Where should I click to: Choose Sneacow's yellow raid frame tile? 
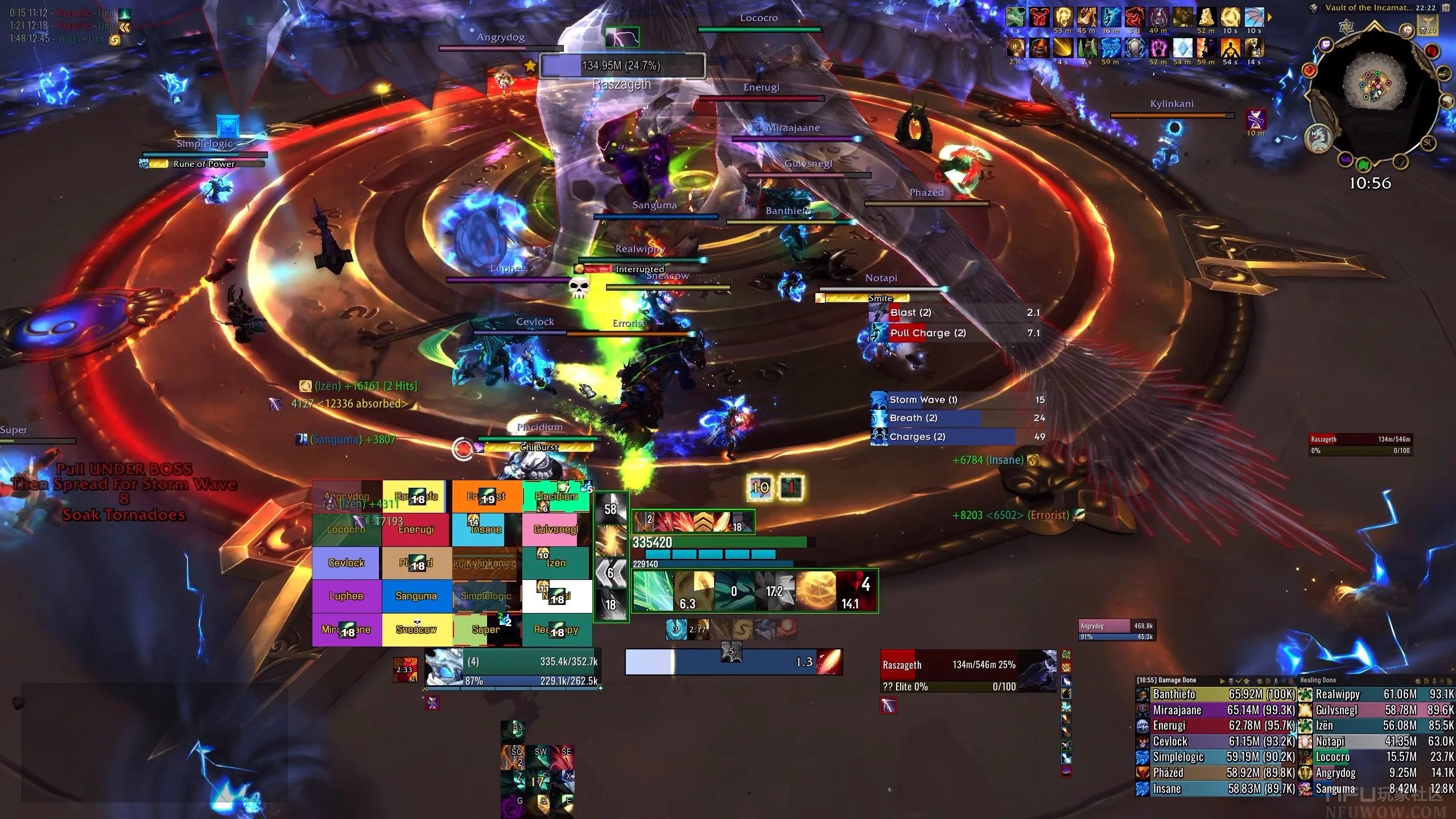click(416, 629)
